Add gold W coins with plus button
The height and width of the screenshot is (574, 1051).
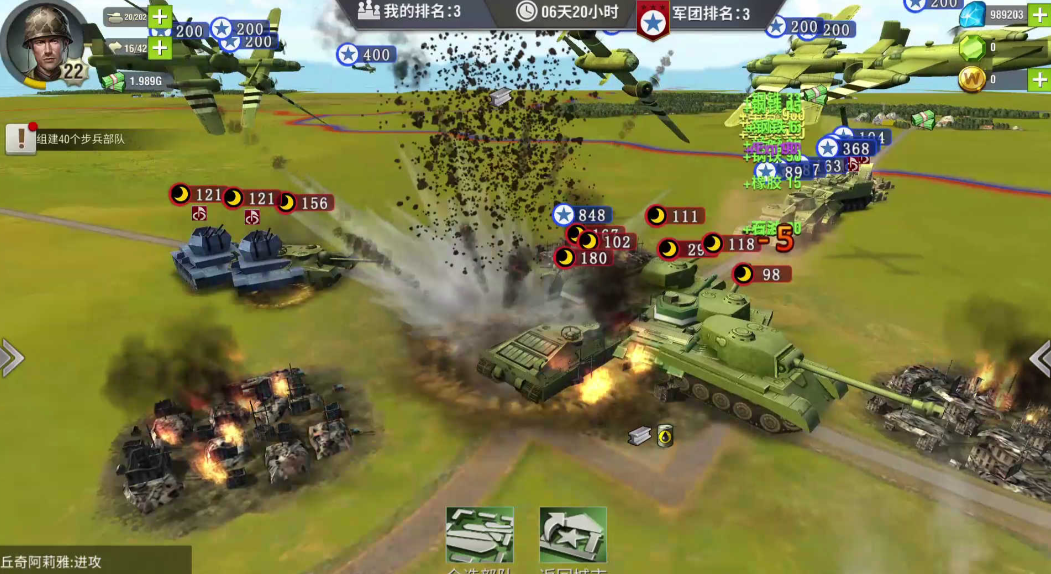pyautogui.click(x=1039, y=79)
